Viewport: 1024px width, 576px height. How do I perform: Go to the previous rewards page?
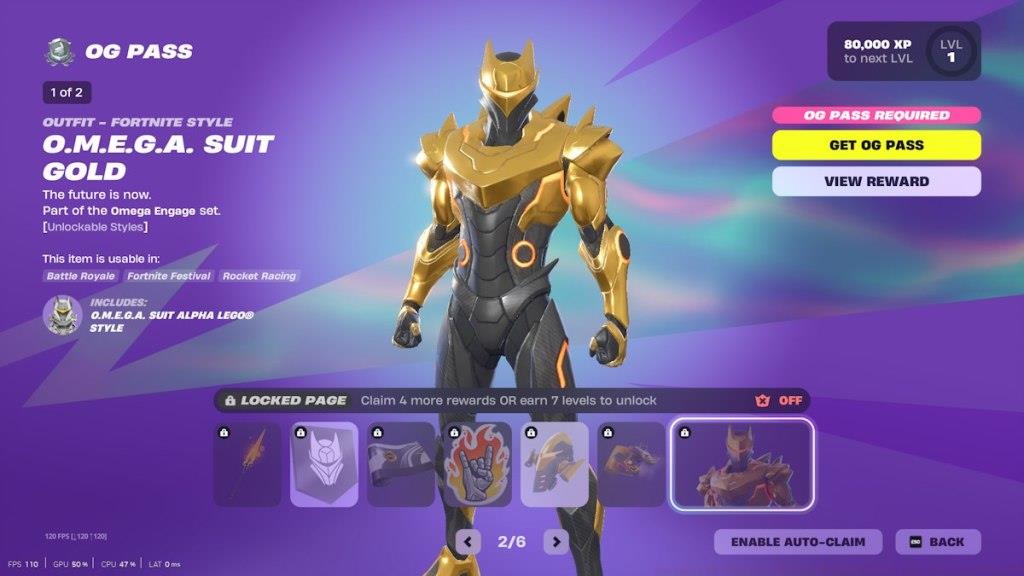coord(467,542)
